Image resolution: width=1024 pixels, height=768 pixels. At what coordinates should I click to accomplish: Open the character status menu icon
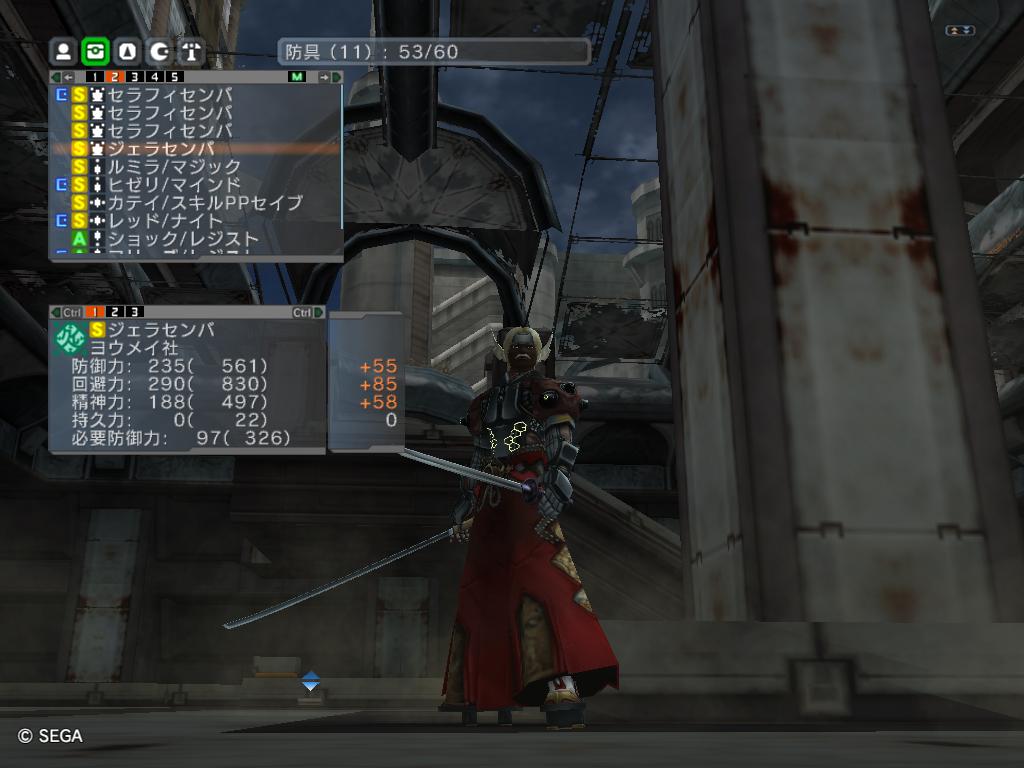pyautogui.click(x=63, y=51)
